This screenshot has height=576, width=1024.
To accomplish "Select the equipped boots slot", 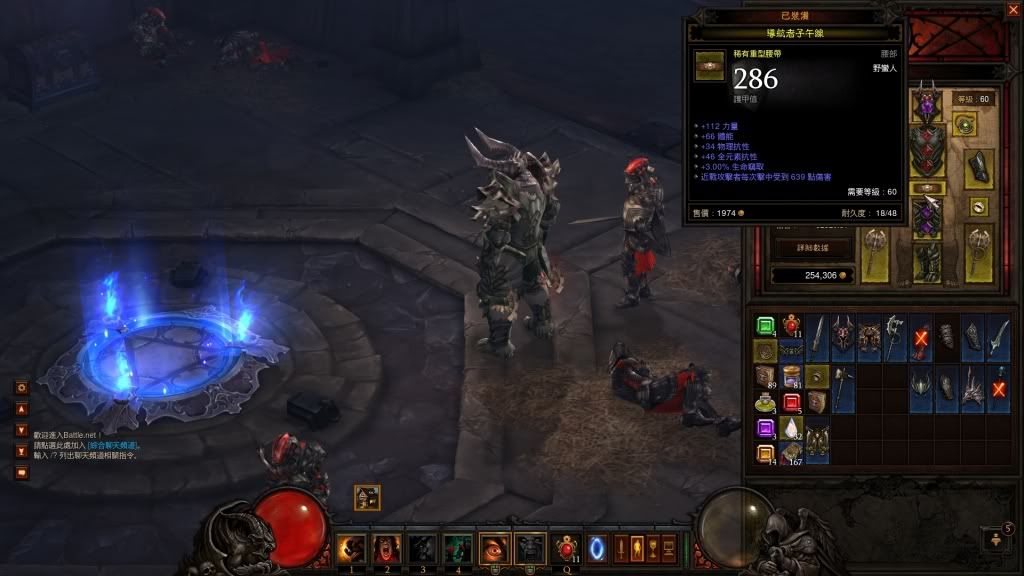I will (927, 260).
